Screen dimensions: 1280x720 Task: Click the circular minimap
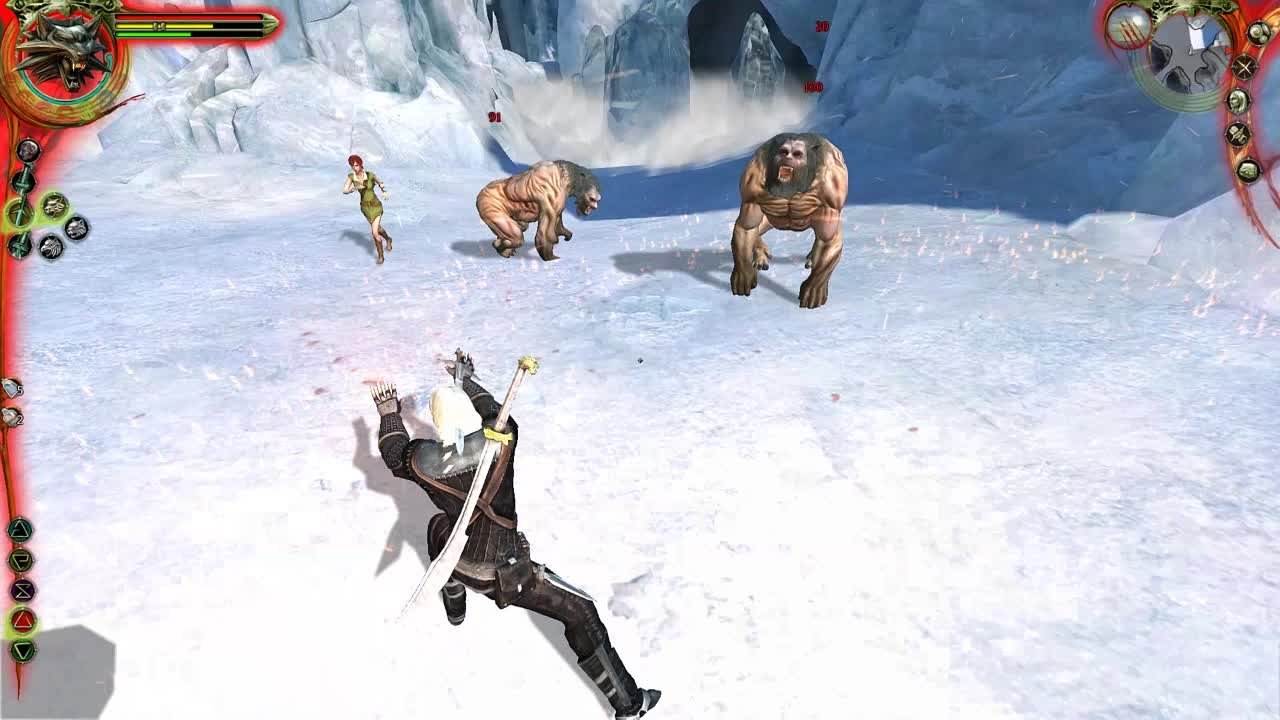tap(1188, 55)
